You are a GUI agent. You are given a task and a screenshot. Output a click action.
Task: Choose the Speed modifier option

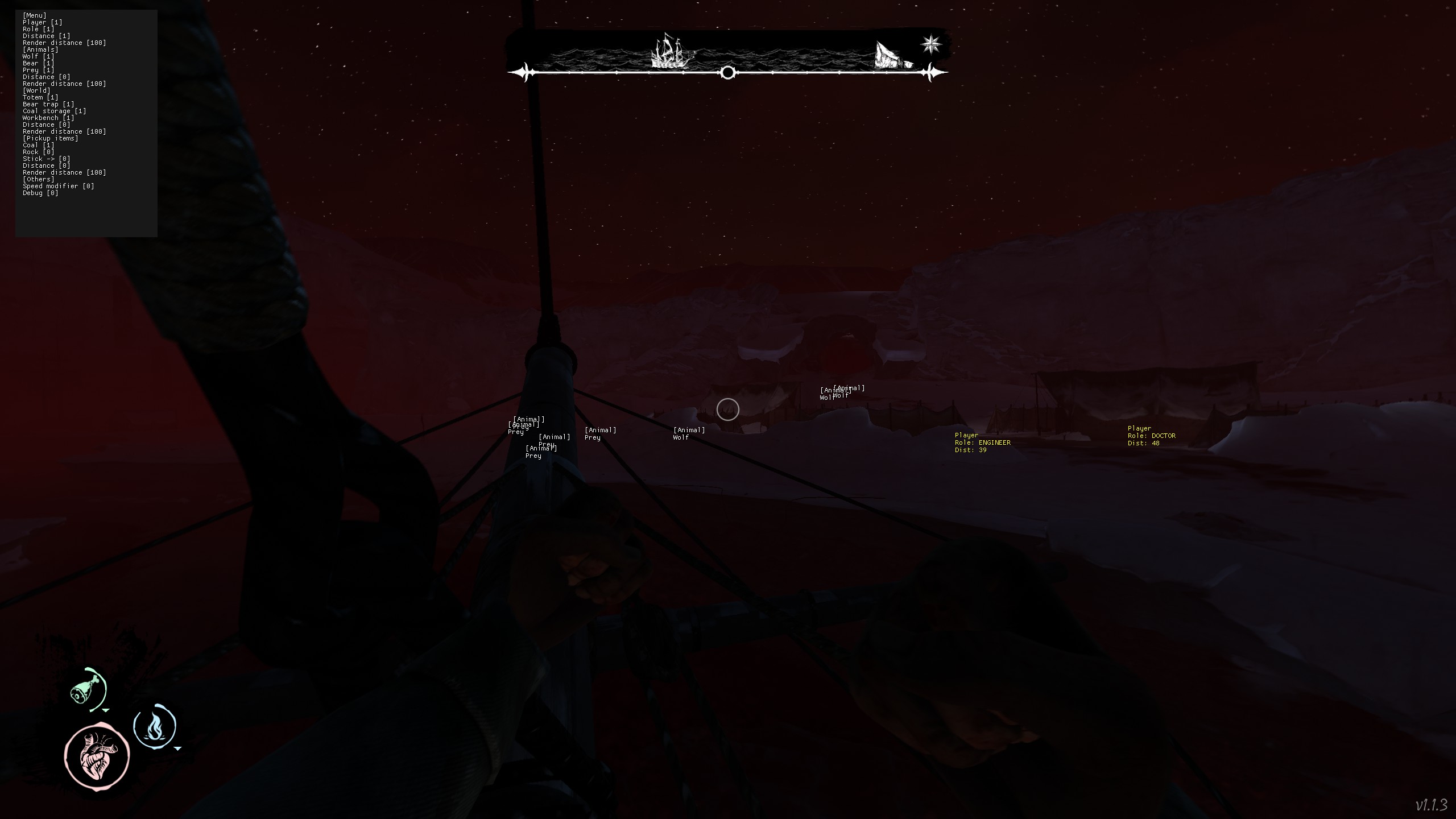58,186
